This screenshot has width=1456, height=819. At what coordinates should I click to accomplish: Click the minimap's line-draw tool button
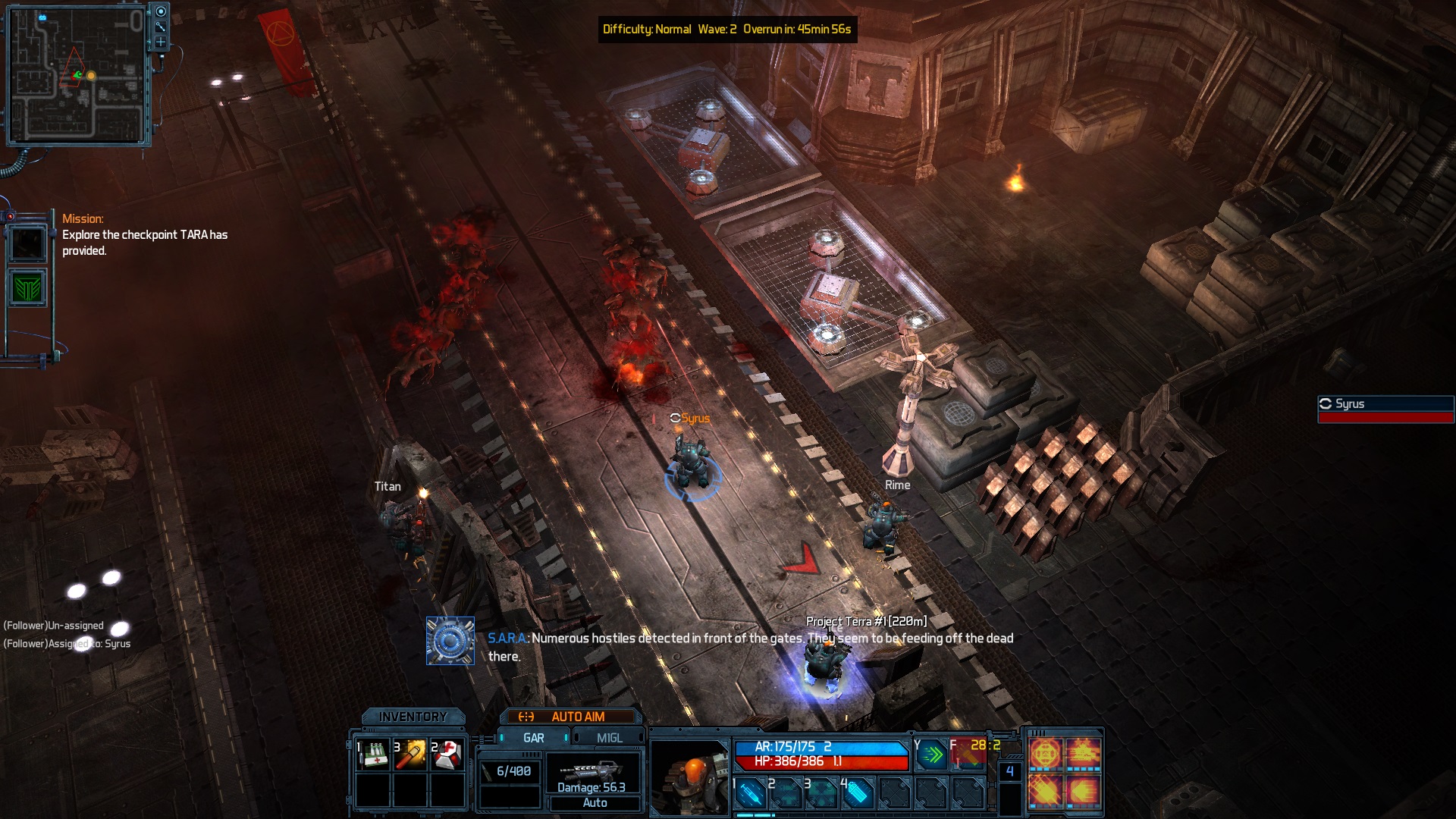[161, 27]
